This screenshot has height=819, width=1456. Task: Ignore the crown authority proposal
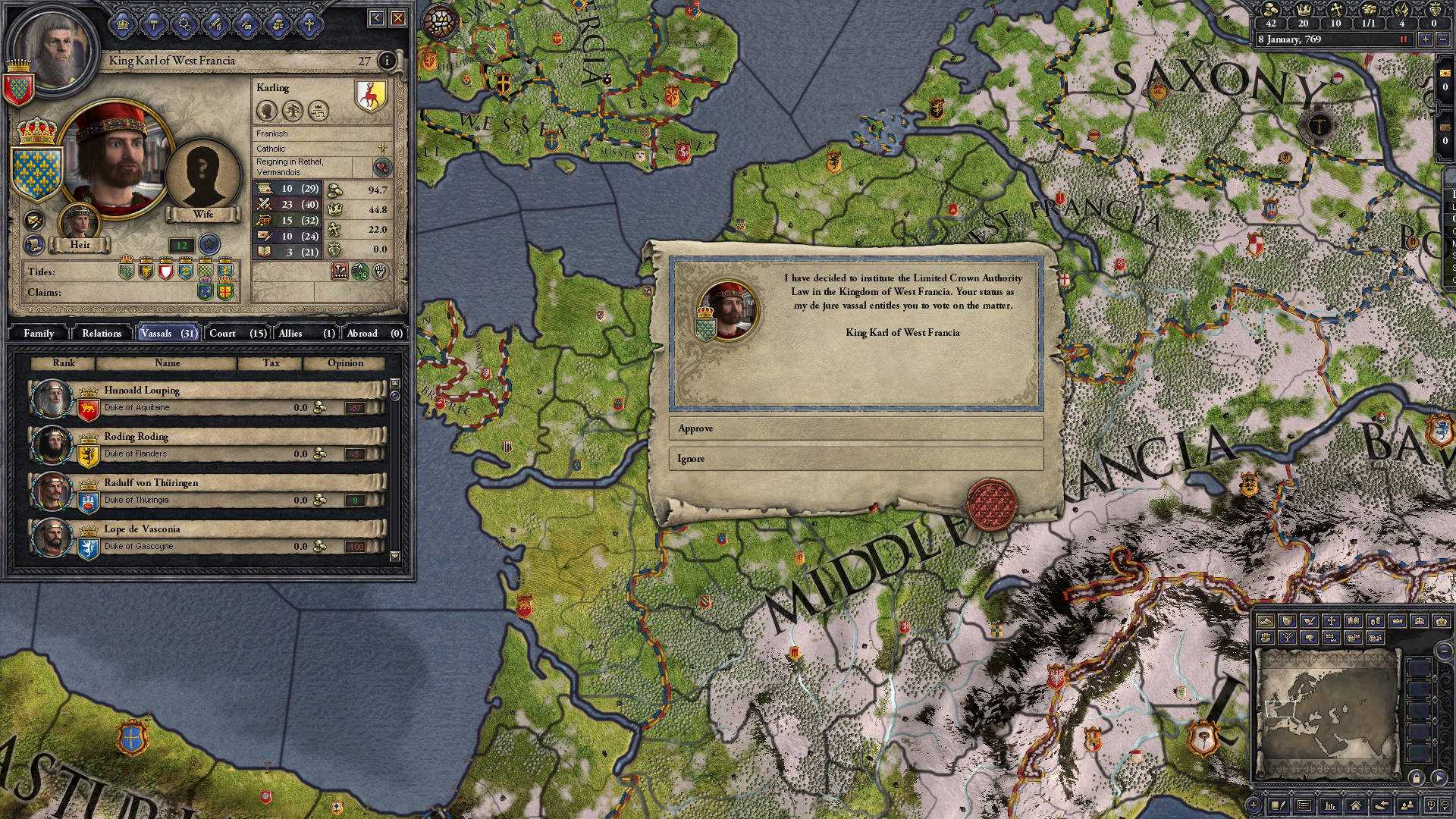(855, 459)
